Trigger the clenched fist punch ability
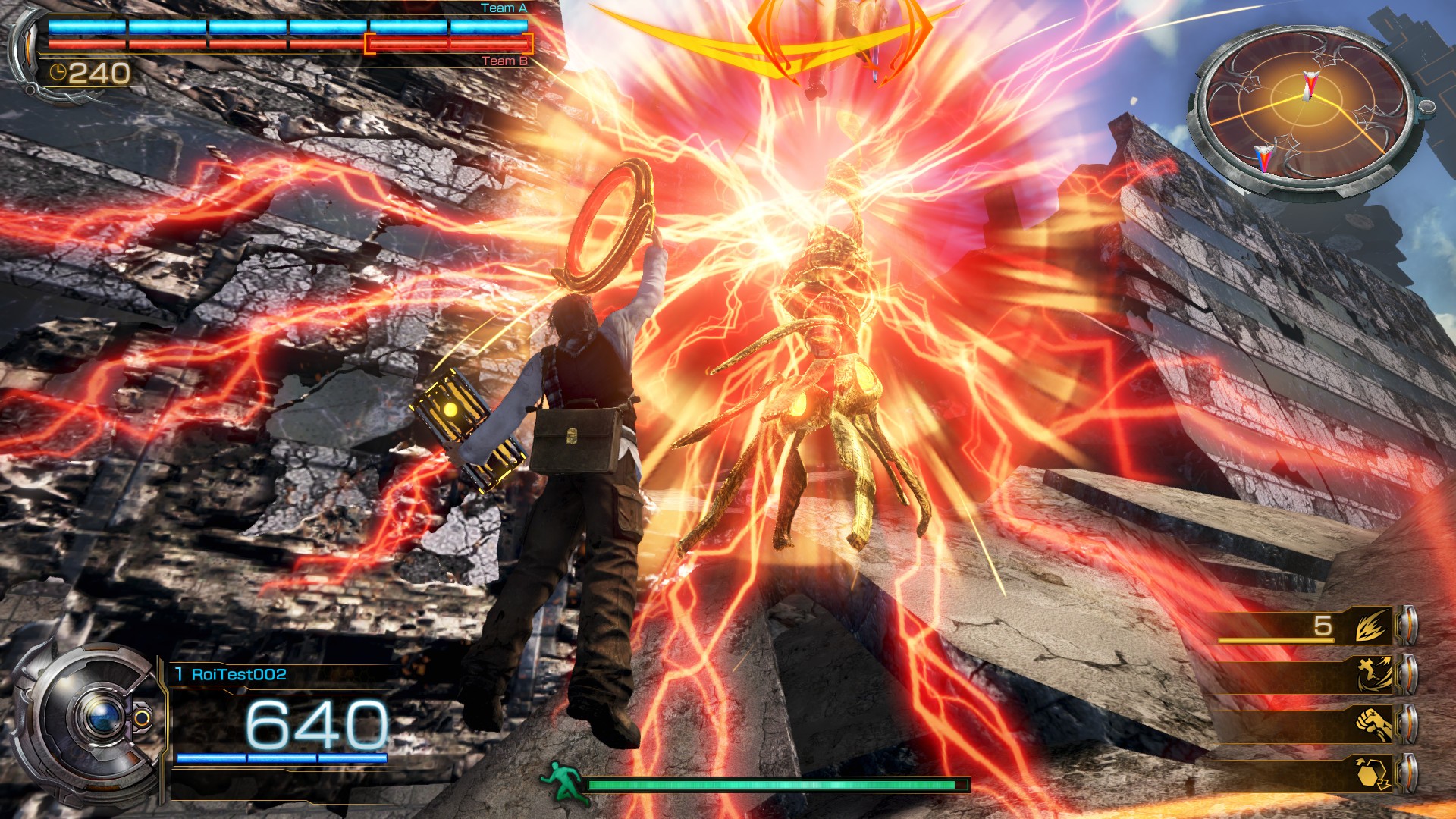This screenshot has height=819, width=1456. (x=1373, y=723)
